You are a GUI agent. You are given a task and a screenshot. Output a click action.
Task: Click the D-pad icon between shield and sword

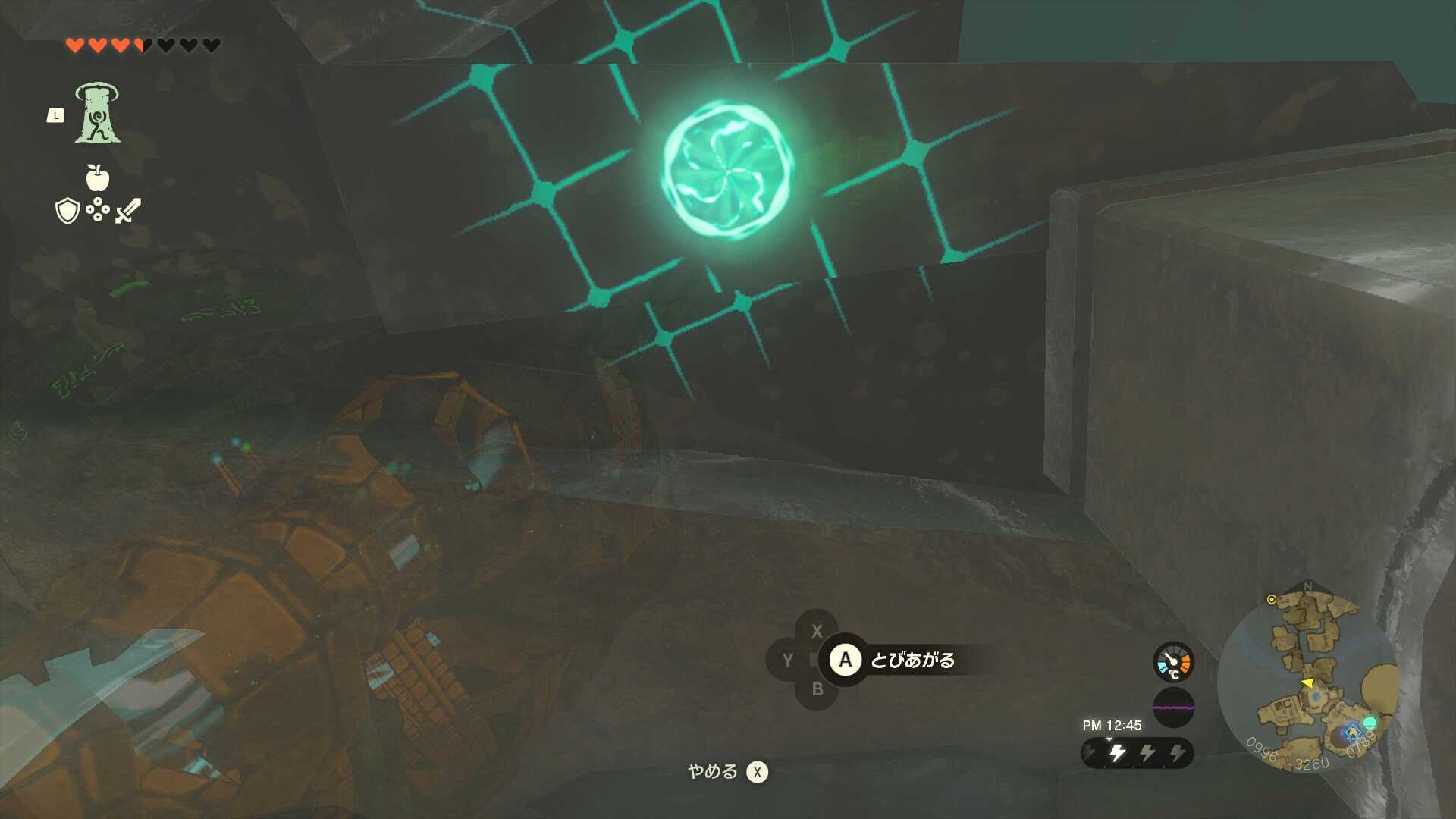pyautogui.click(x=98, y=209)
